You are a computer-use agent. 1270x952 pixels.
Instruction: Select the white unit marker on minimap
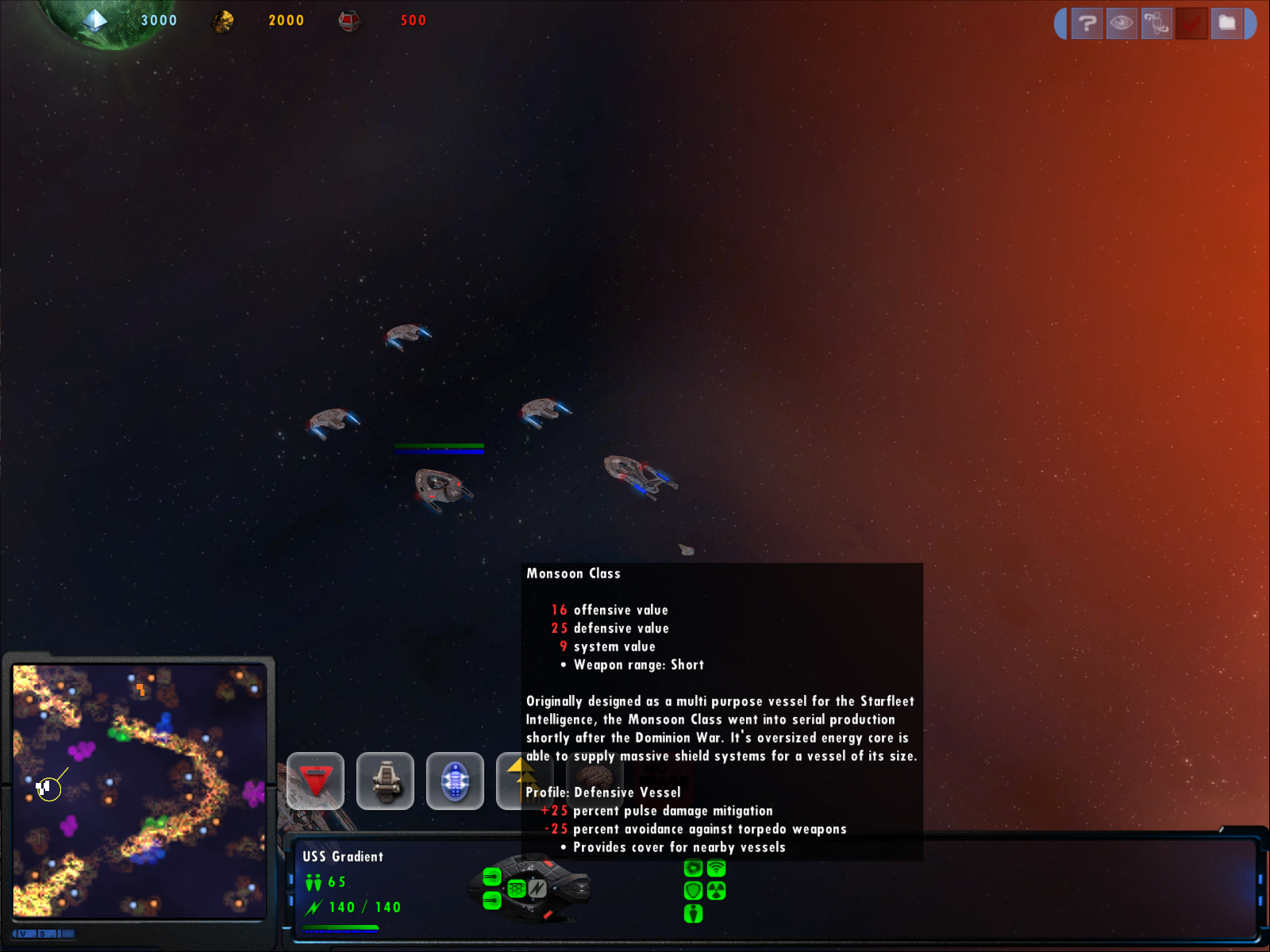pyautogui.click(x=44, y=787)
